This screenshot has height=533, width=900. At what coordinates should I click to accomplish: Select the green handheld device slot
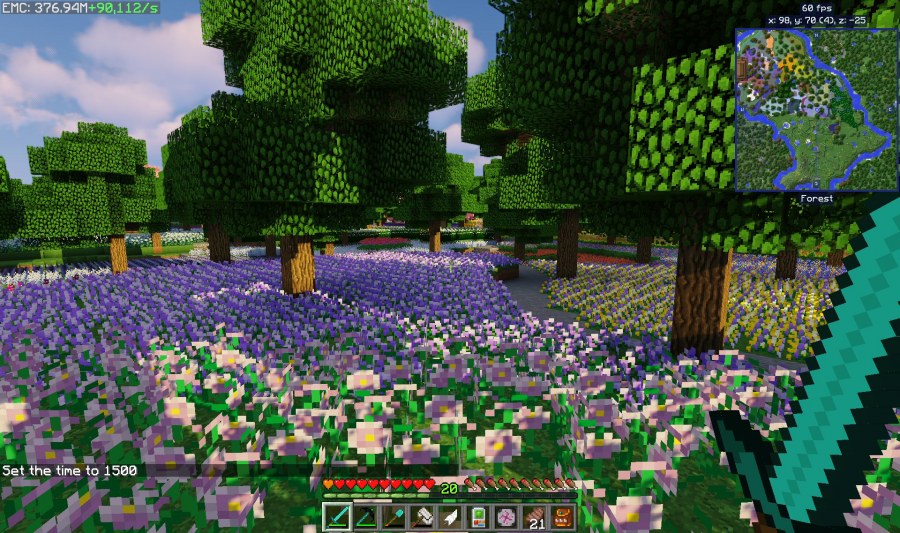(x=478, y=517)
